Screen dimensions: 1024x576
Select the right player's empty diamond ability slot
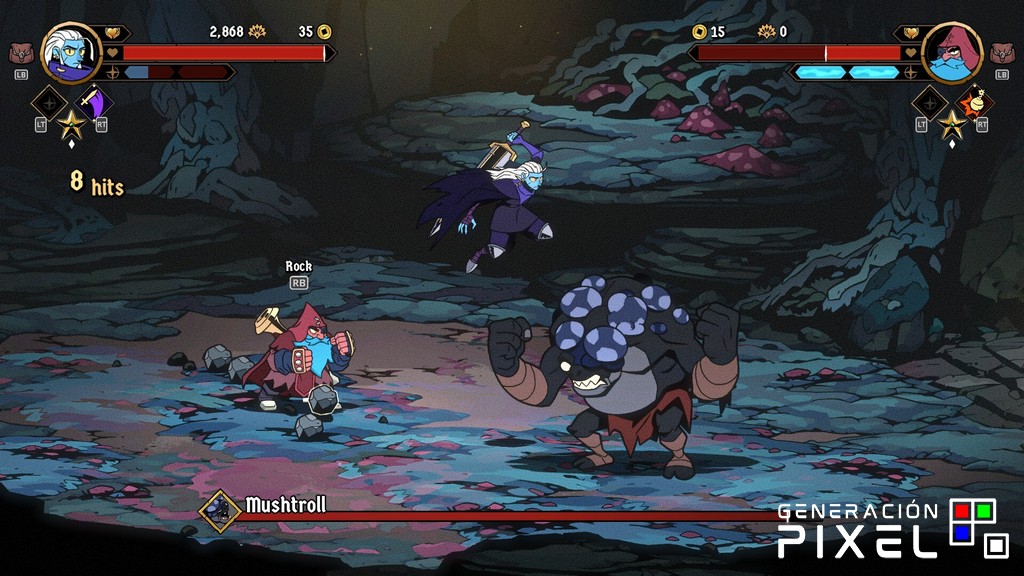click(929, 103)
